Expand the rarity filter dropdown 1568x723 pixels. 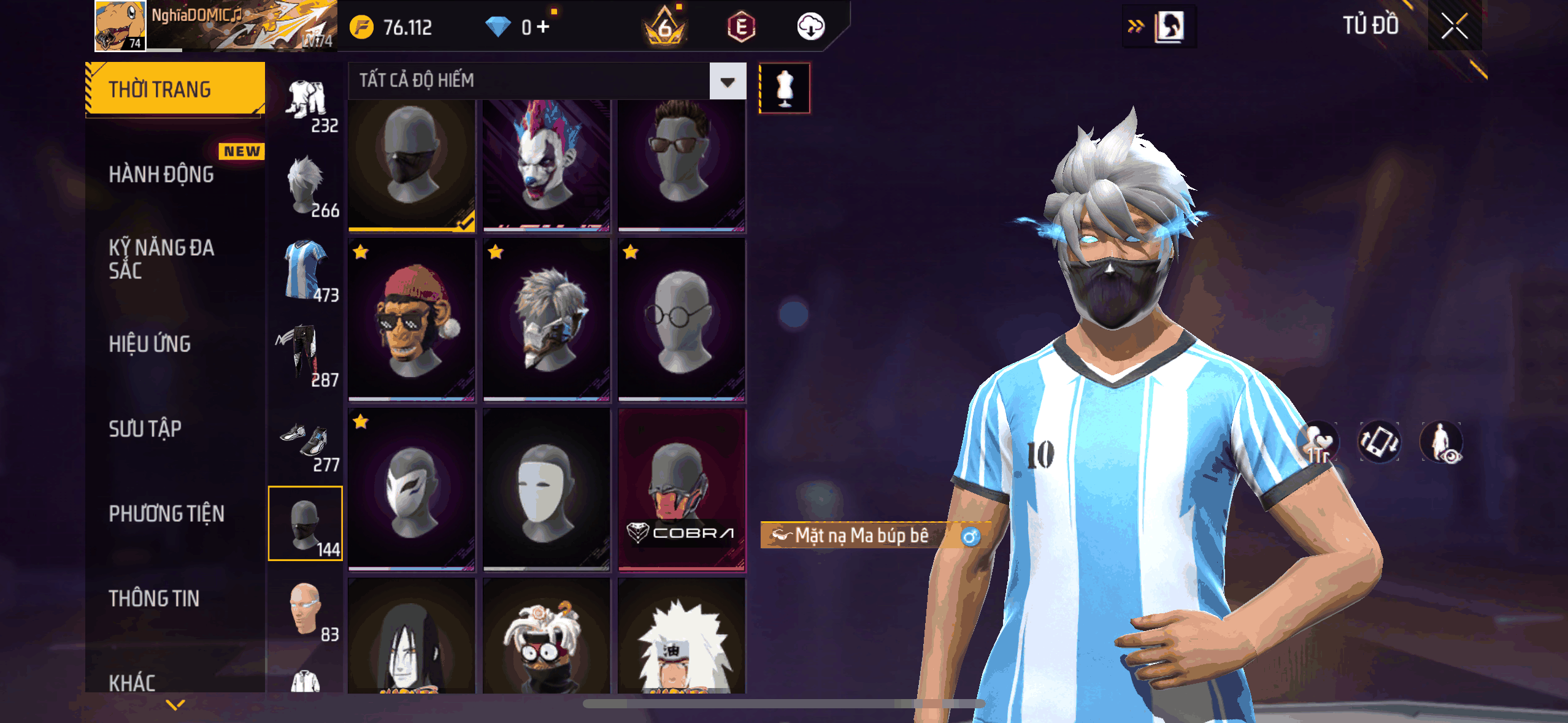728,81
